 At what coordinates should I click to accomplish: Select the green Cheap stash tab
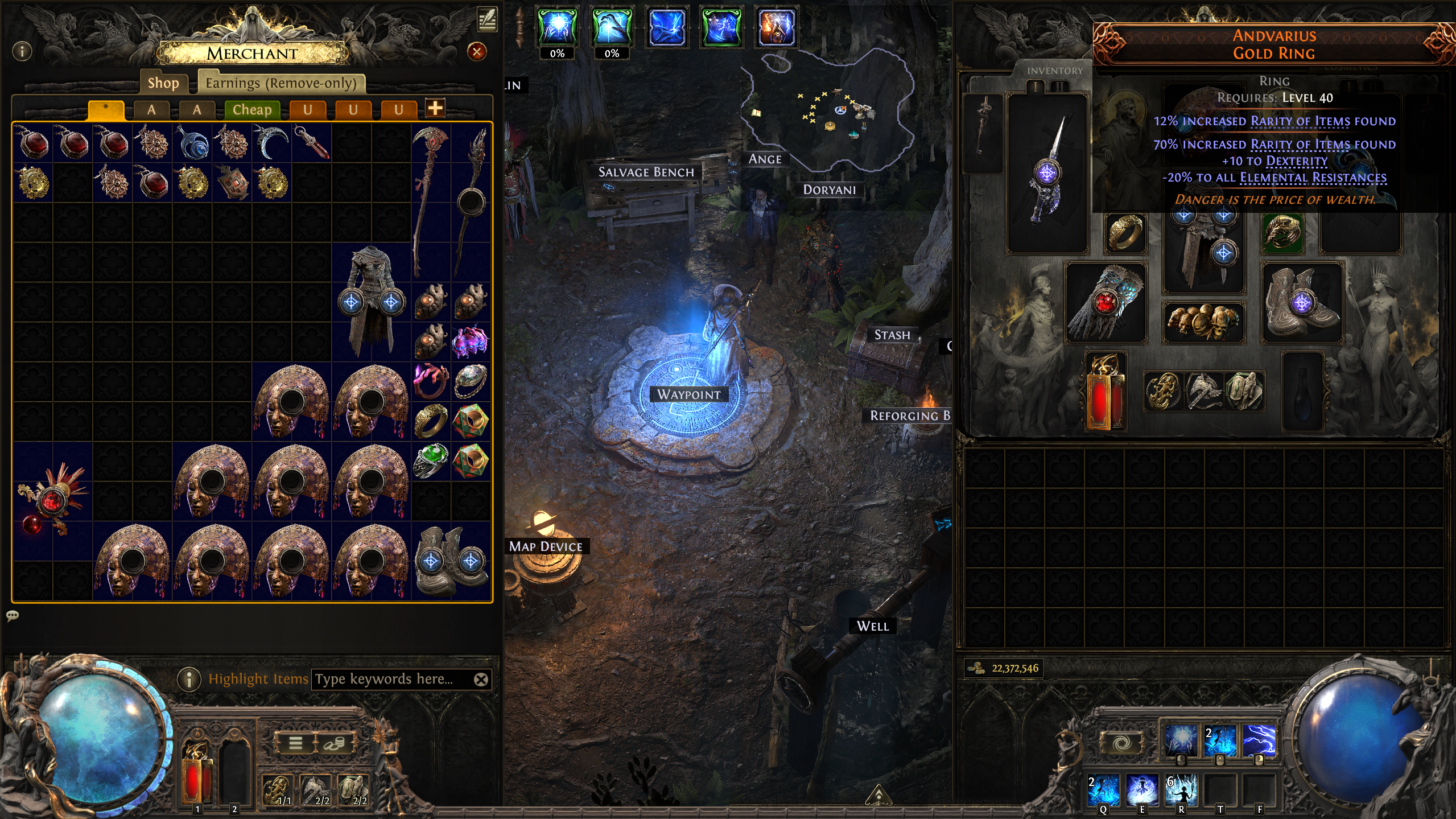[251, 110]
